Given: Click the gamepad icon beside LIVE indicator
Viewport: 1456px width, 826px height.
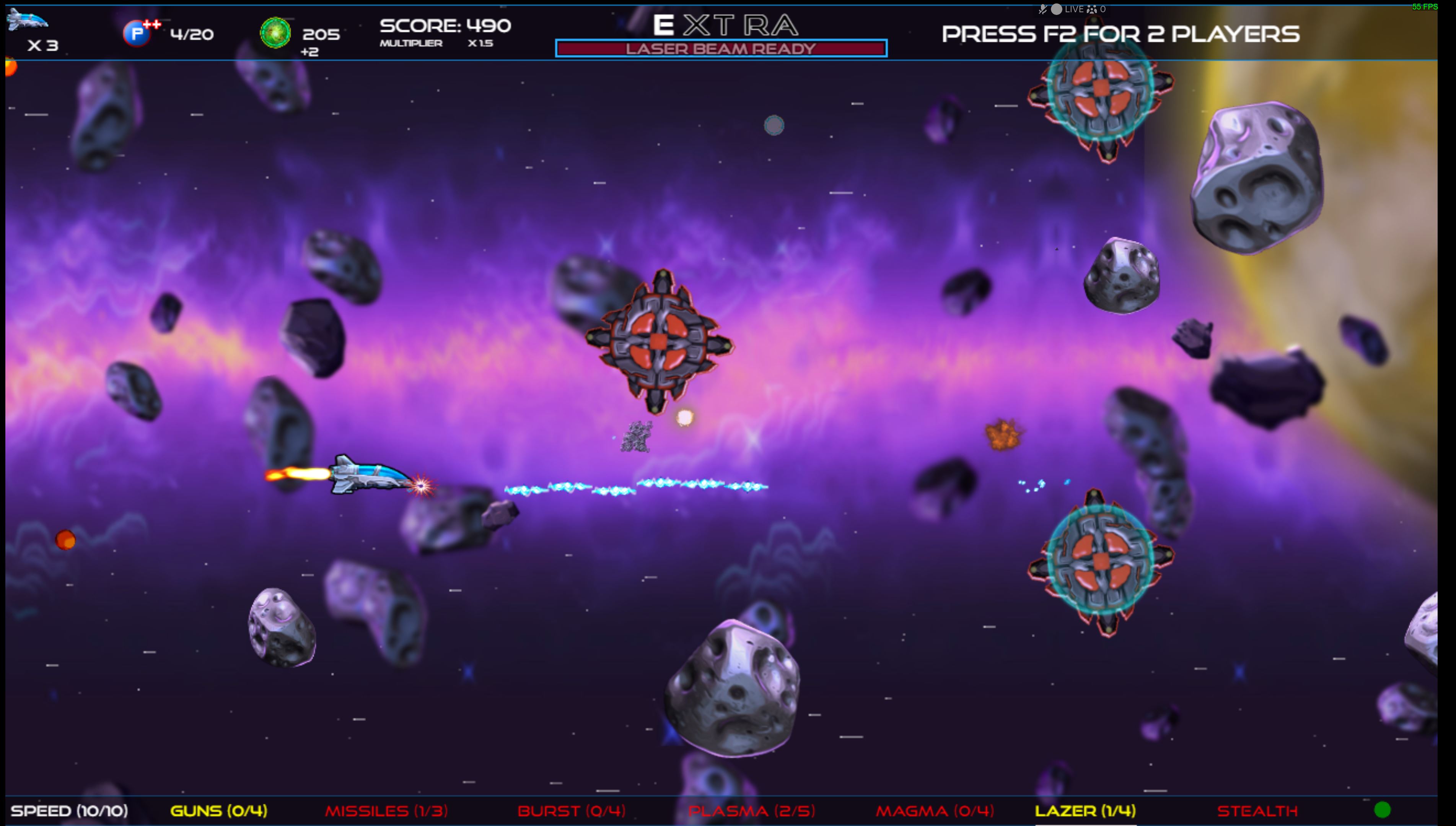Looking at the screenshot, I should (1091, 9).
